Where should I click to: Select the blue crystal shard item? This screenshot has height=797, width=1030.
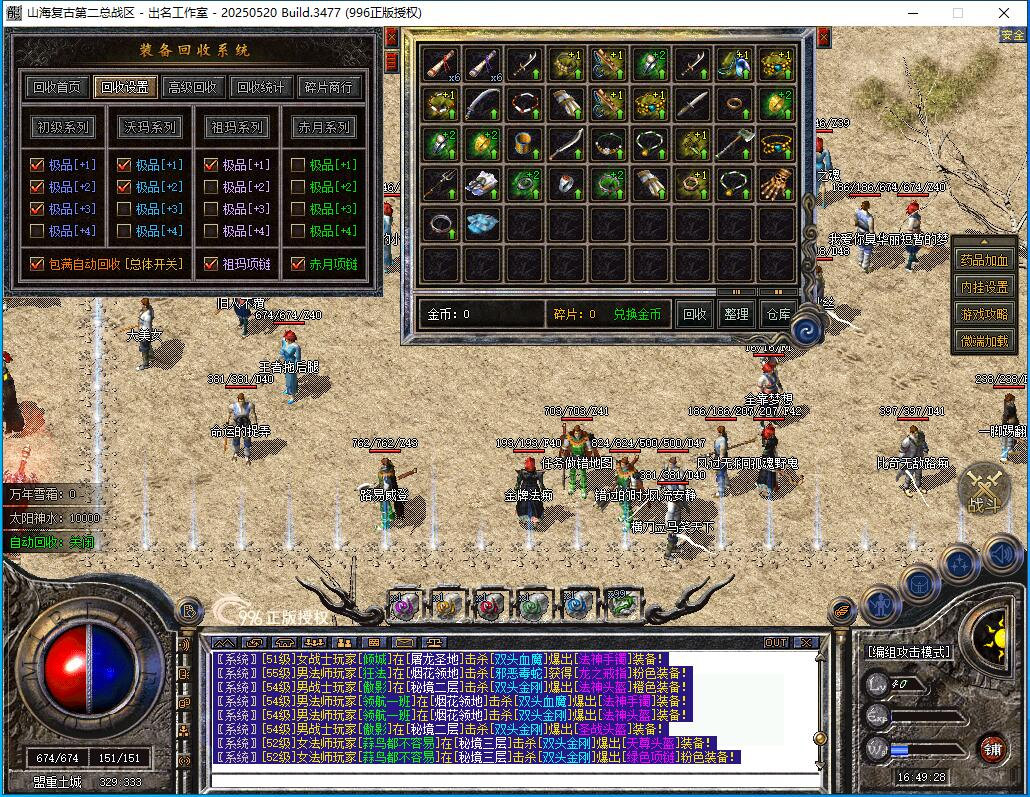(x=482, y=224)
